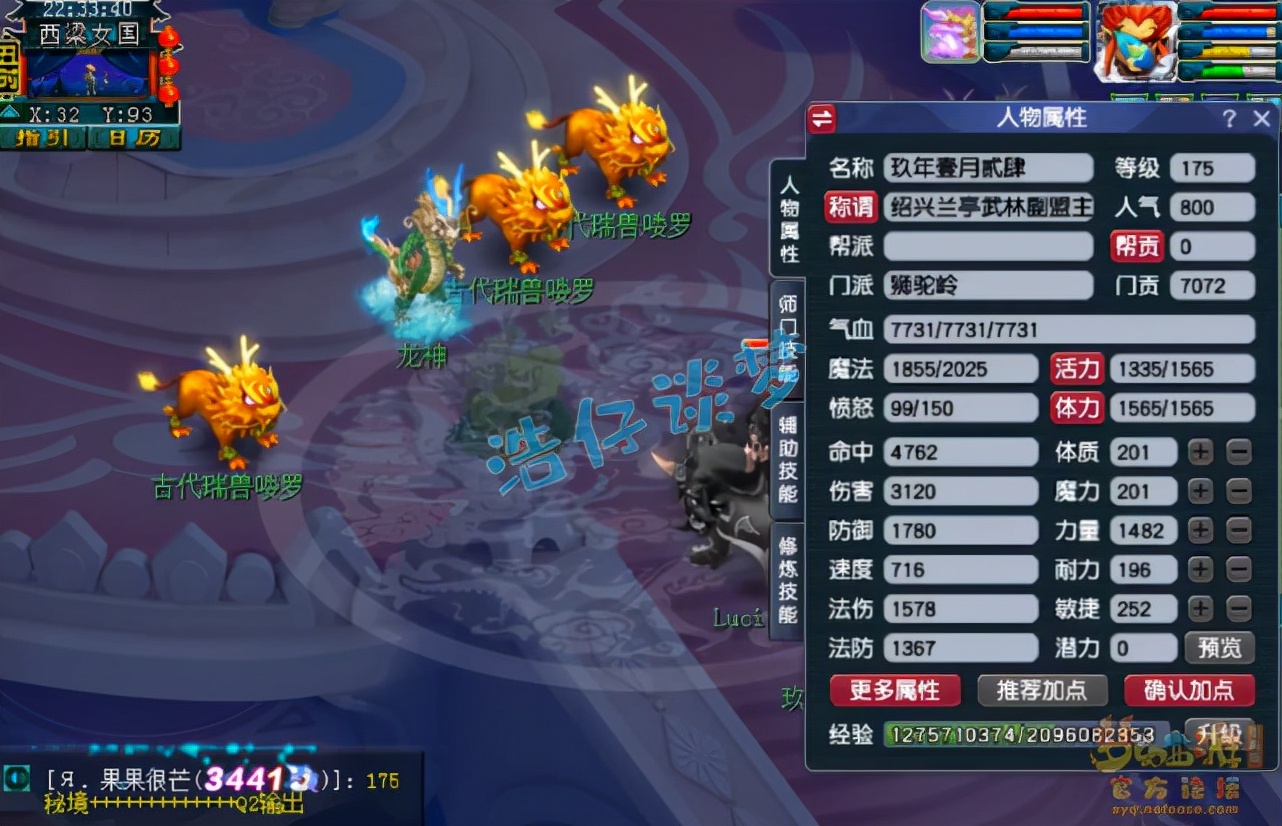Close the 人物属性 character panel
The height and width of the screenshot is (826, 1282).
pos(1261,119)
